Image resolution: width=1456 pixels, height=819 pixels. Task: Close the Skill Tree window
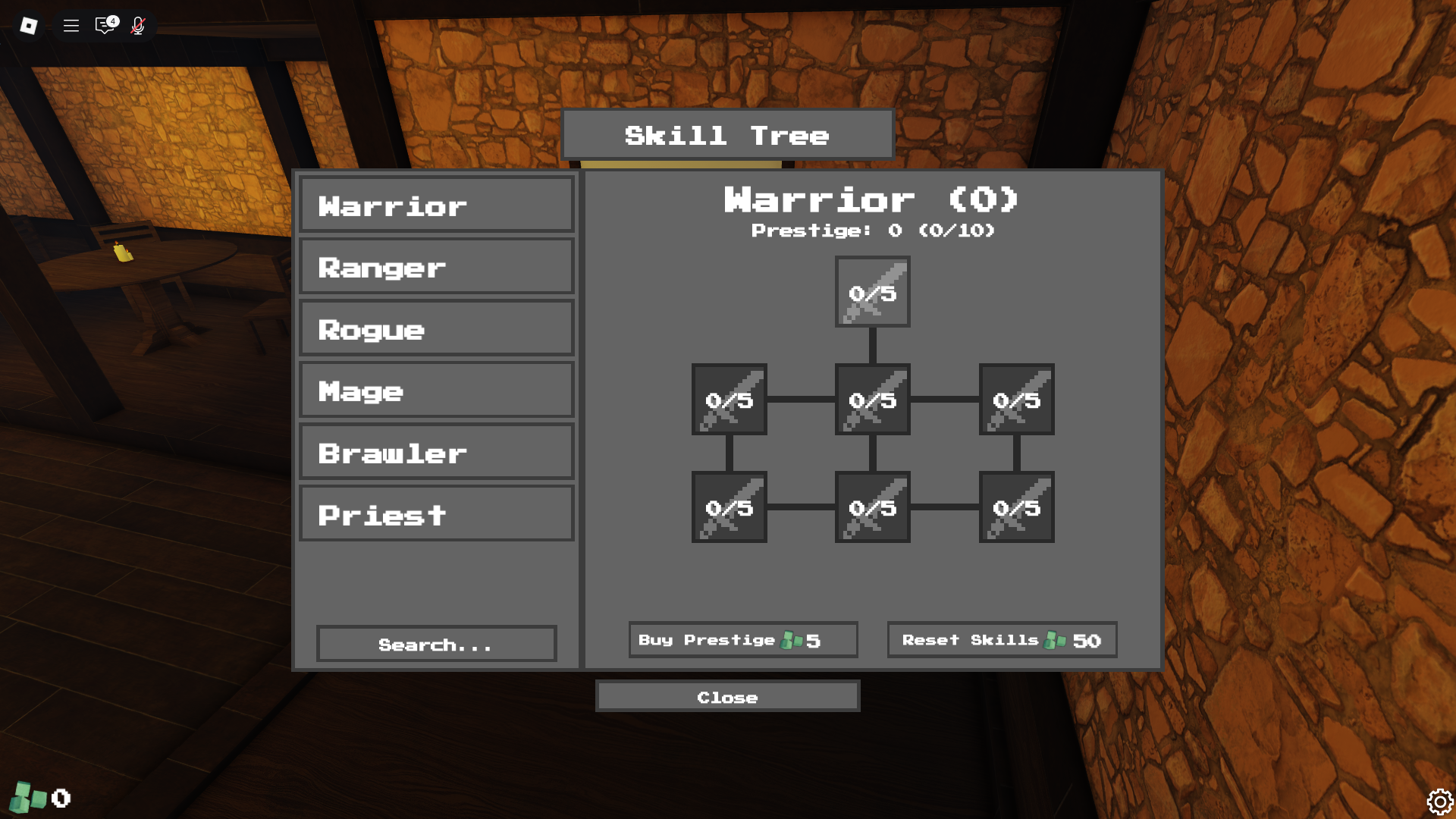point(727,696)
